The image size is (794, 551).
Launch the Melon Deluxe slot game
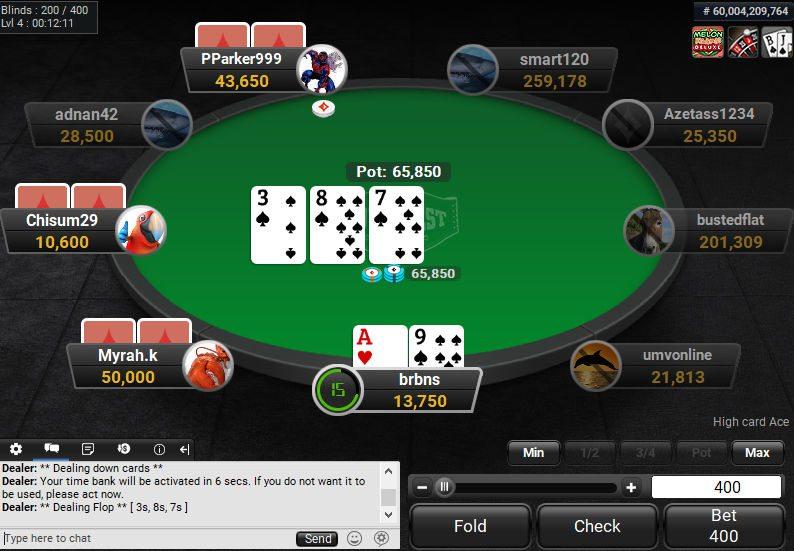(x=708, y=42)
